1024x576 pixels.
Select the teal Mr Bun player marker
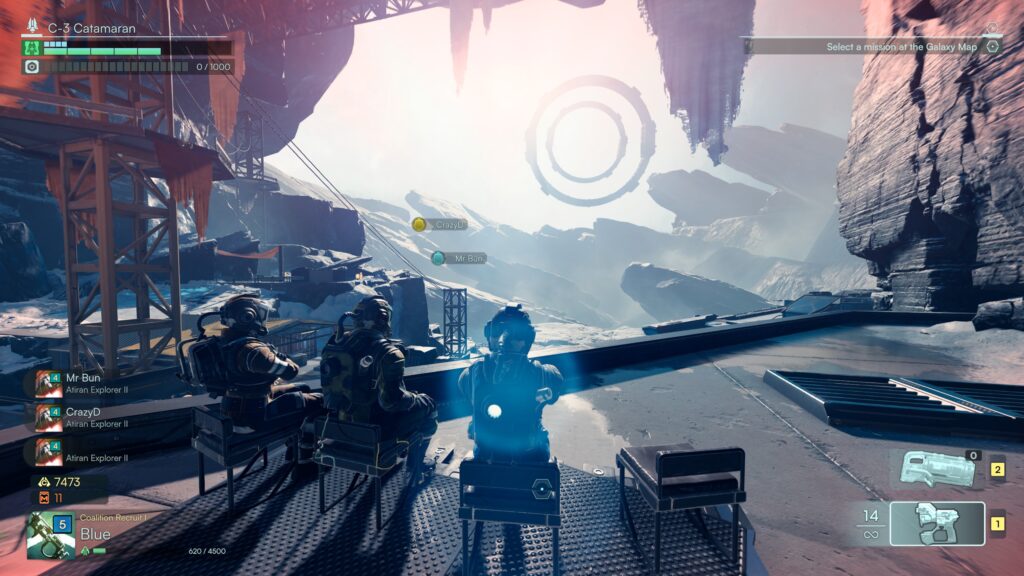[438, 258]
